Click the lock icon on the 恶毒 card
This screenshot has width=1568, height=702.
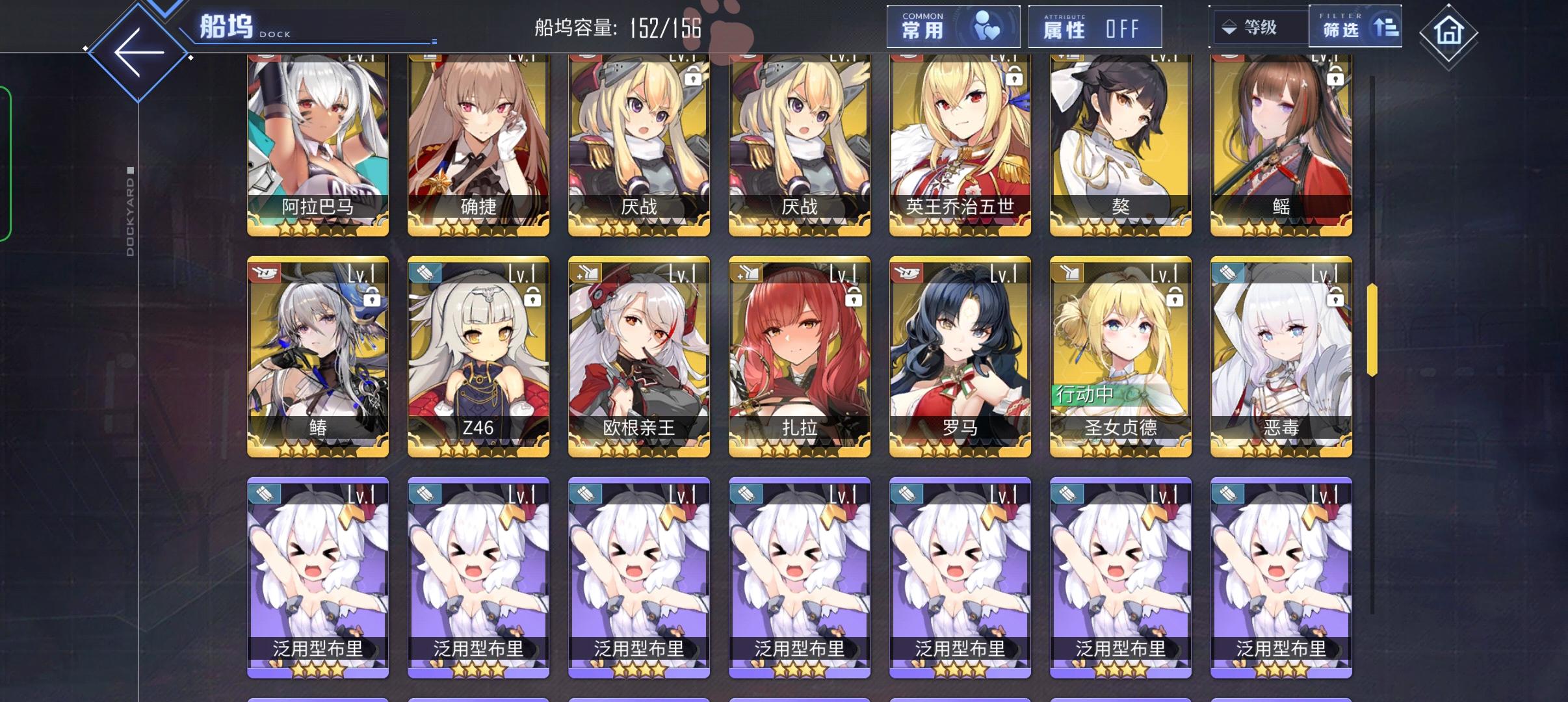(x=1335, y=297)
